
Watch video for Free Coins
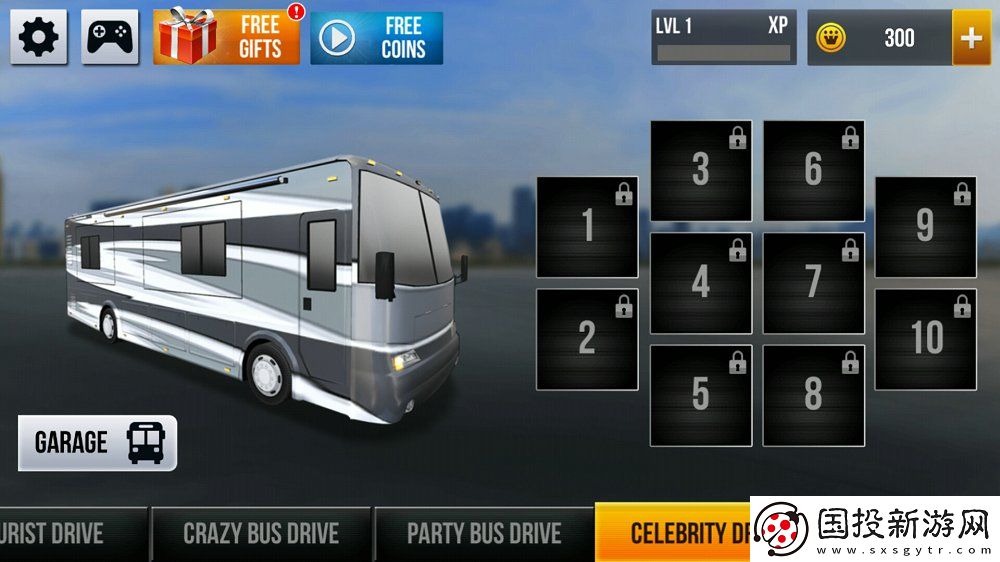(376, 38)
